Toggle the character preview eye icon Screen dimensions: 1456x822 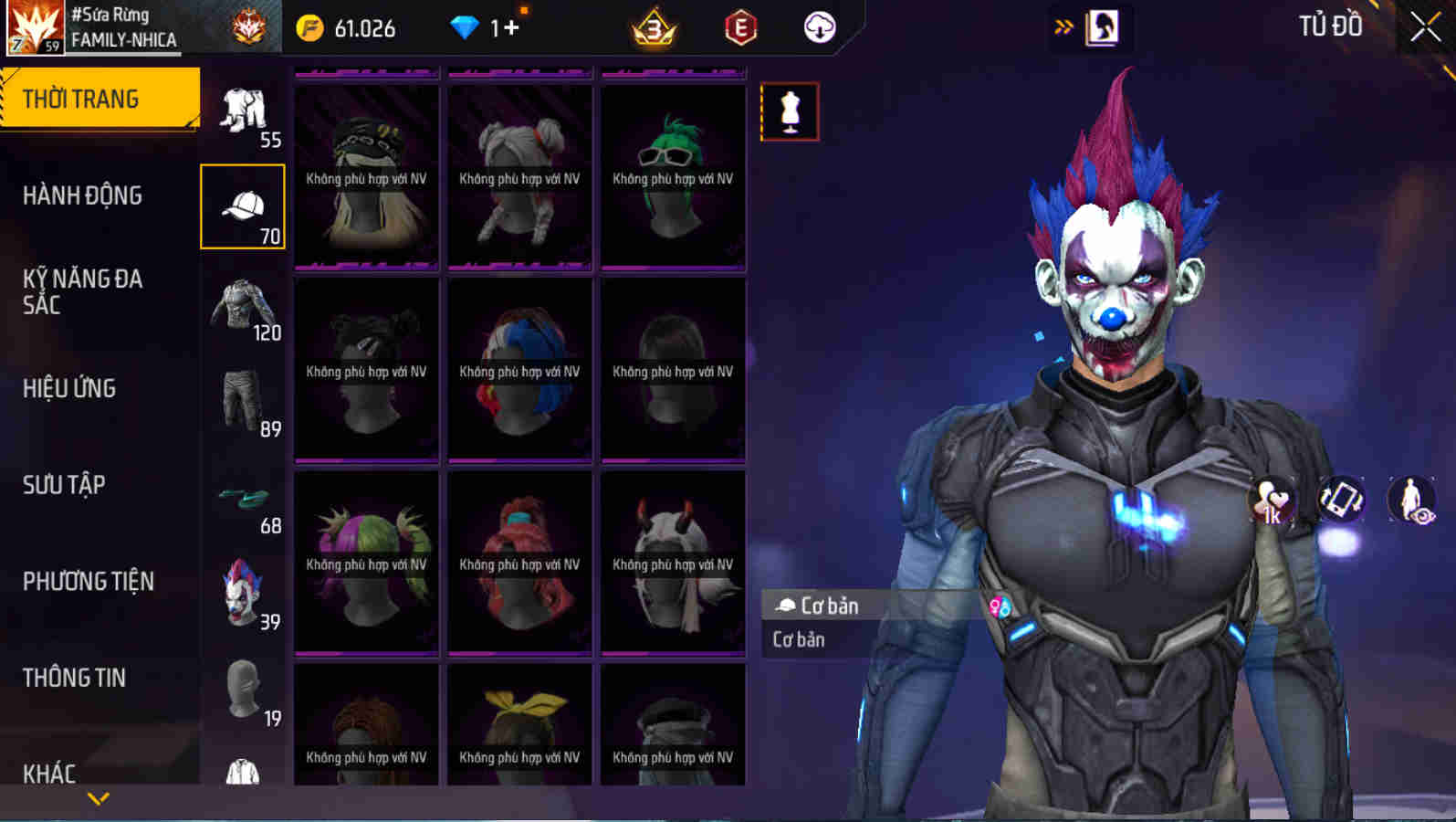pos(1409,501)
